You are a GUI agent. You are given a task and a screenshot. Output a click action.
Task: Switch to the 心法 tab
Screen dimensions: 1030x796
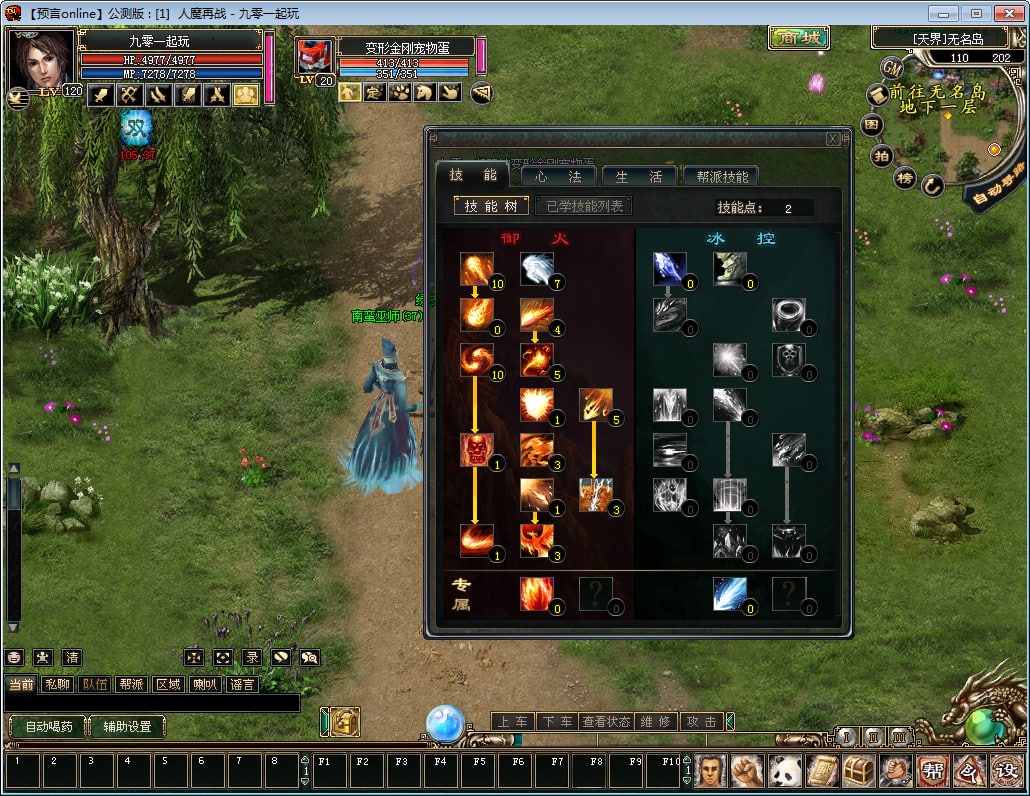558,176
